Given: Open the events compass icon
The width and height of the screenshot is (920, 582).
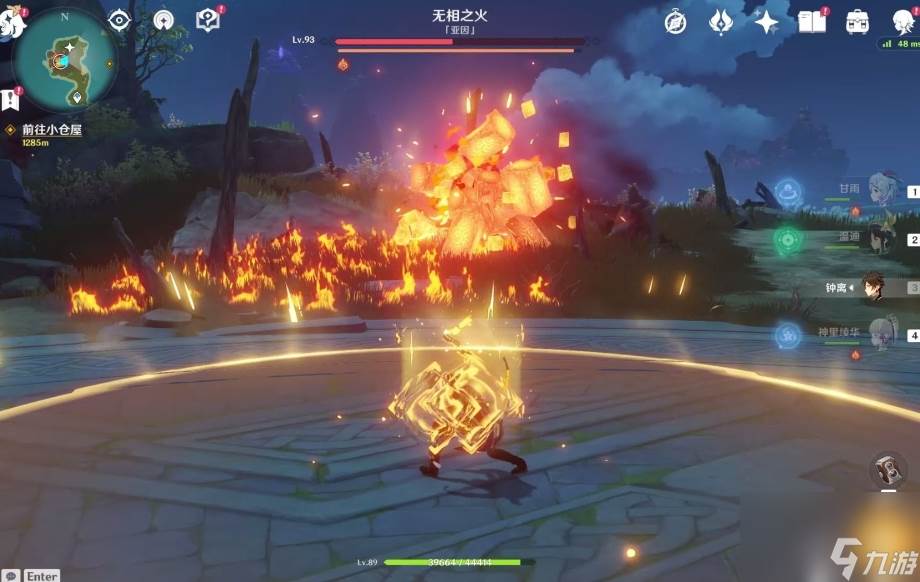Looking at the screenshot, I should 676,21.
